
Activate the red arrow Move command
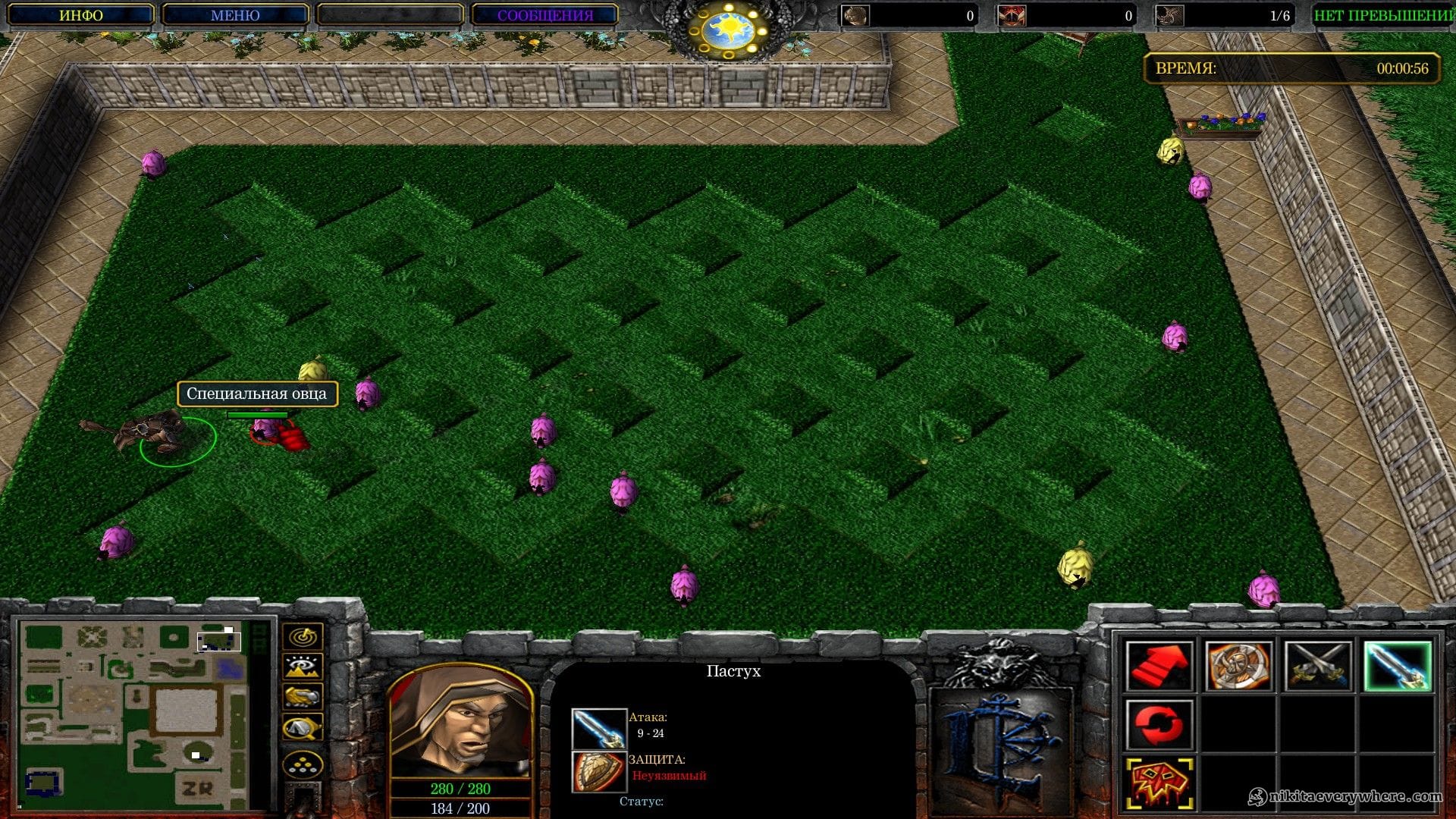coord(1159,666)
